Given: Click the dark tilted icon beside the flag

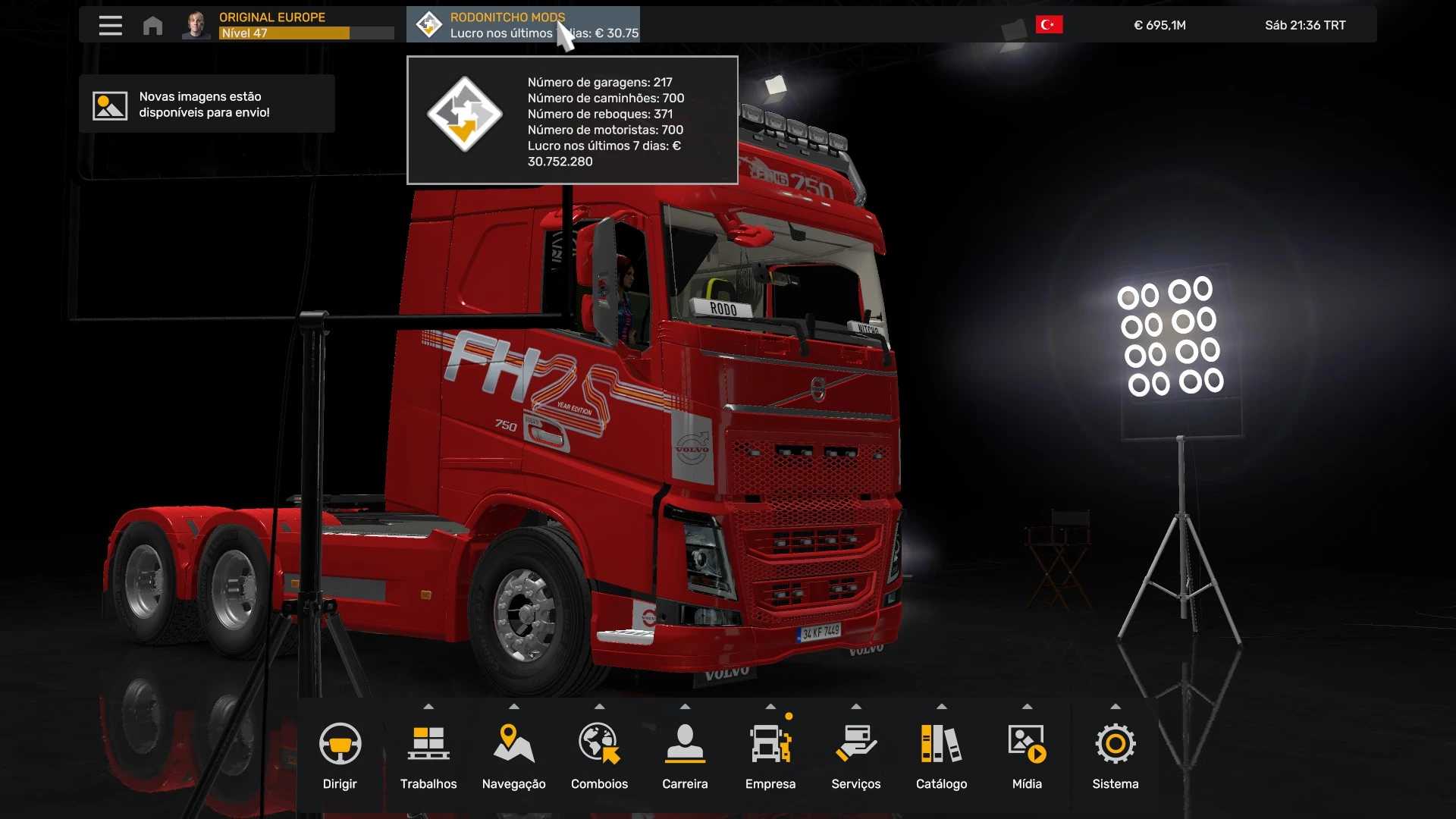Looking at the screenshot, I should click(x=1014, y=31).
